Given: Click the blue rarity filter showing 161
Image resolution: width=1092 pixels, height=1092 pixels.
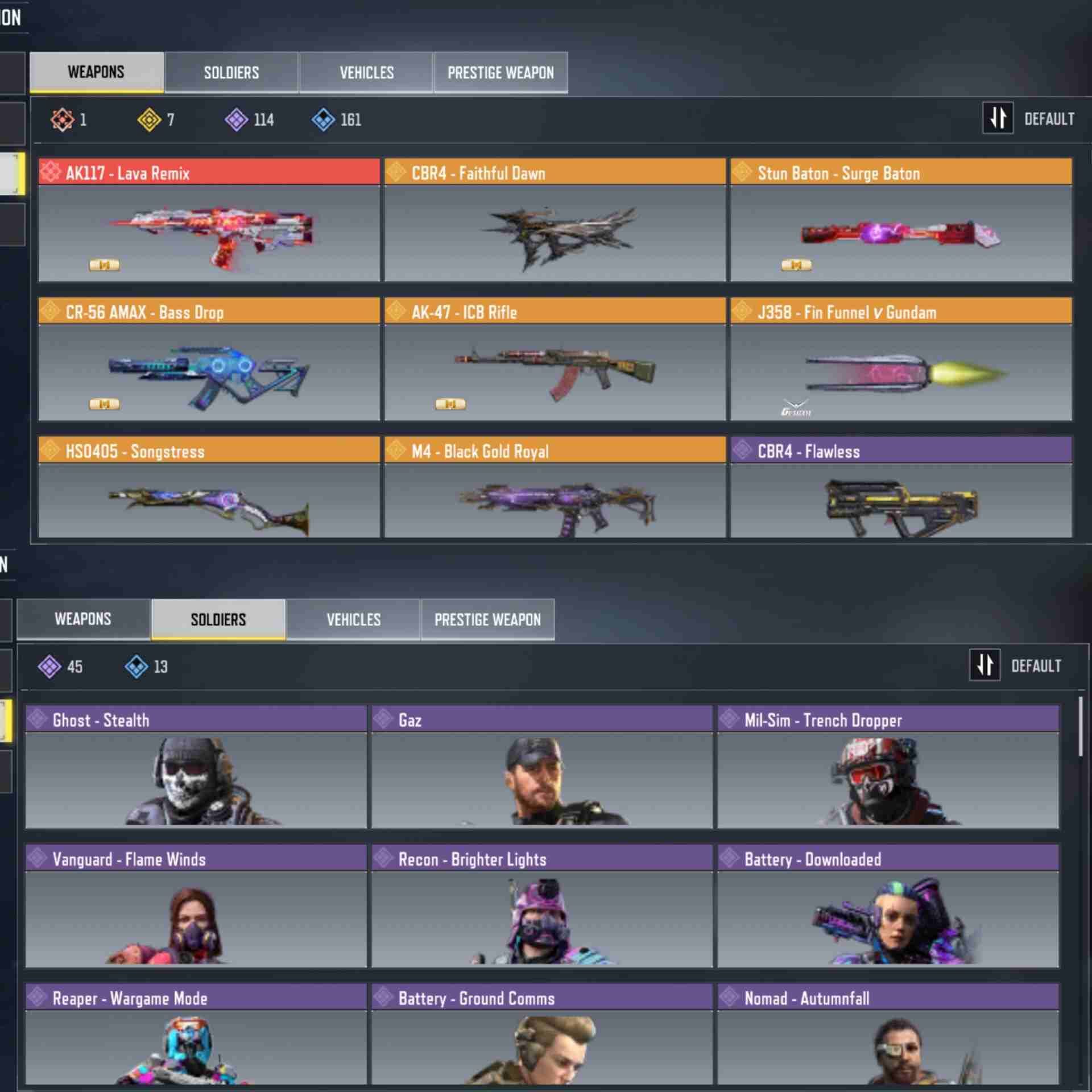Looking at the screenshot, I should click(336, 119).
